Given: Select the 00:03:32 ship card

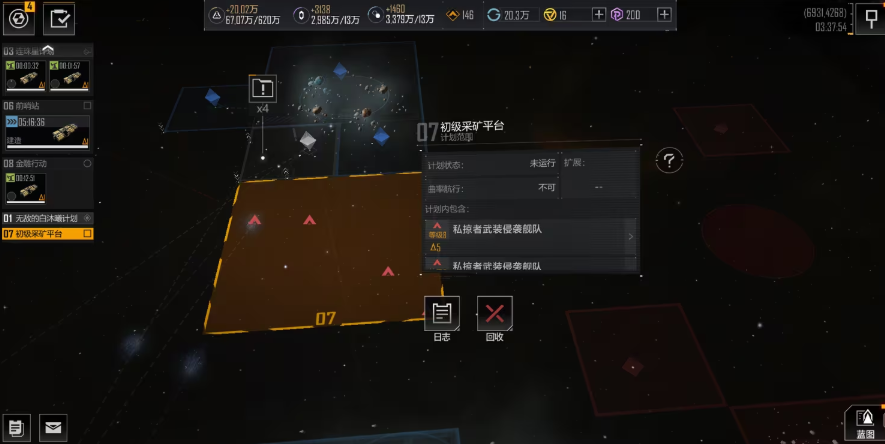Looking at the screenshot, I should pos(25,76).
